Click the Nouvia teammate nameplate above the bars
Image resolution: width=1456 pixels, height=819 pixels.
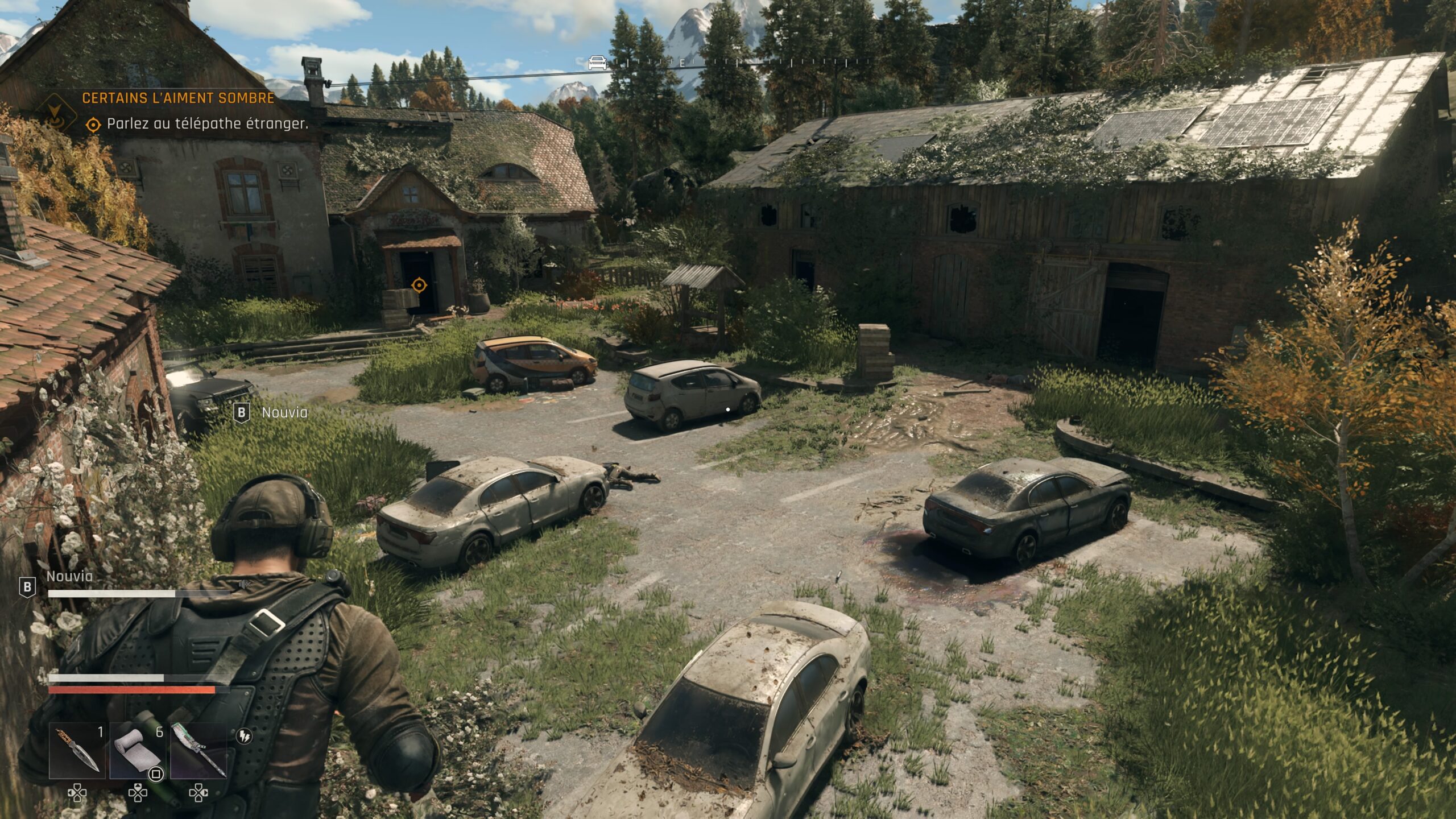pos(69,576)
